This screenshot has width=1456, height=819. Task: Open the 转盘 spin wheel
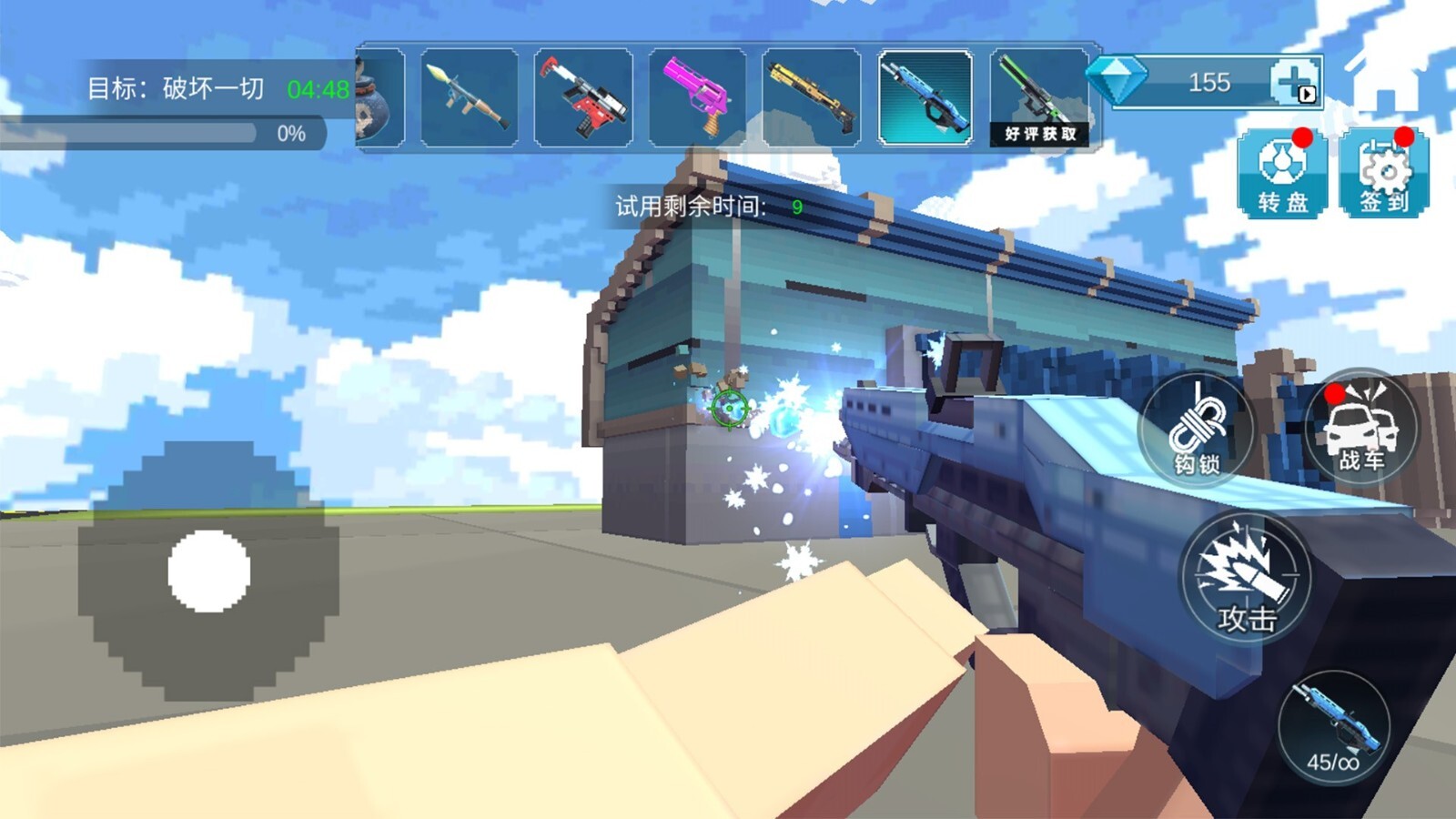click(x=1282, y=173)
